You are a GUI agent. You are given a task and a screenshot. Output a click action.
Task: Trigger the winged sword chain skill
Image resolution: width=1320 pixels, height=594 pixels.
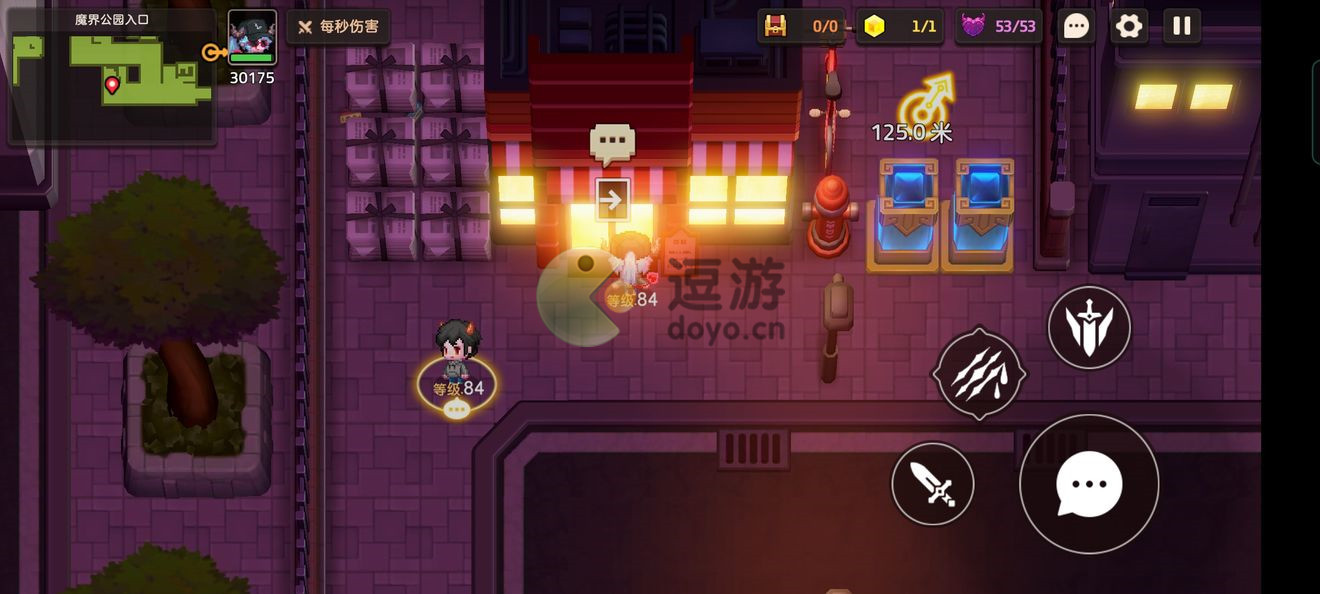tap(1089, 327)
